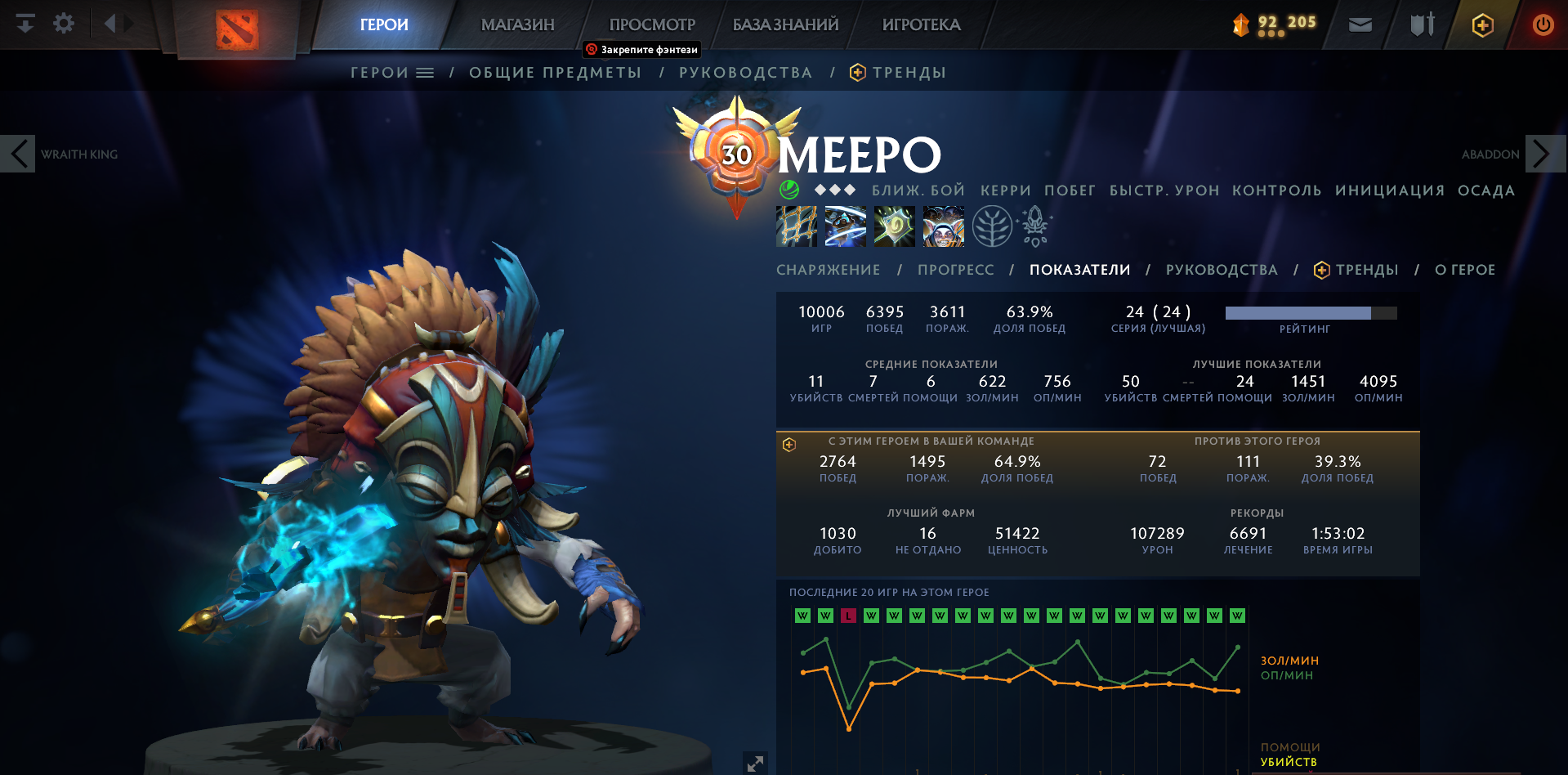The image size is (1568, 775).
Task: Open the О герое tab
Action: click(x=1464, y=270)
